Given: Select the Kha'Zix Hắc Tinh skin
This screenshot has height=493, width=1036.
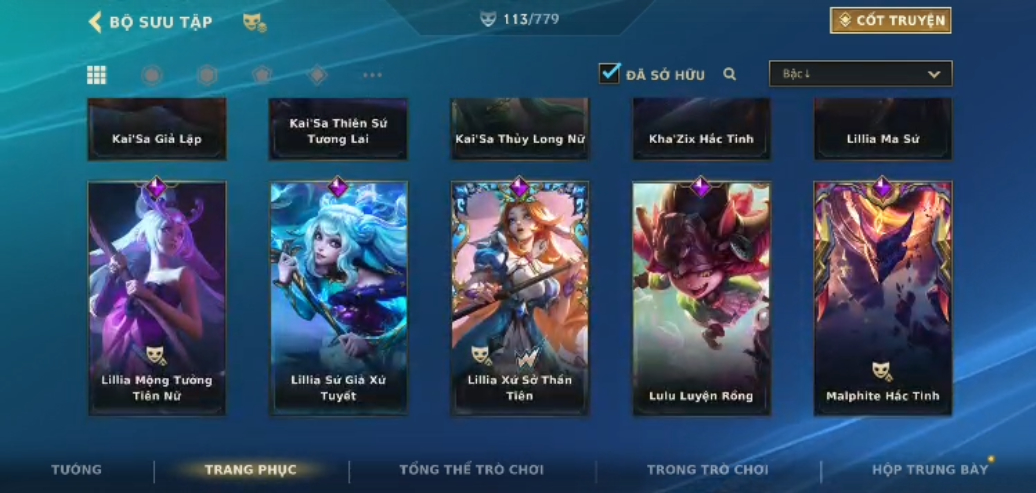Looking at the screenshot, I should pos(701,130).
